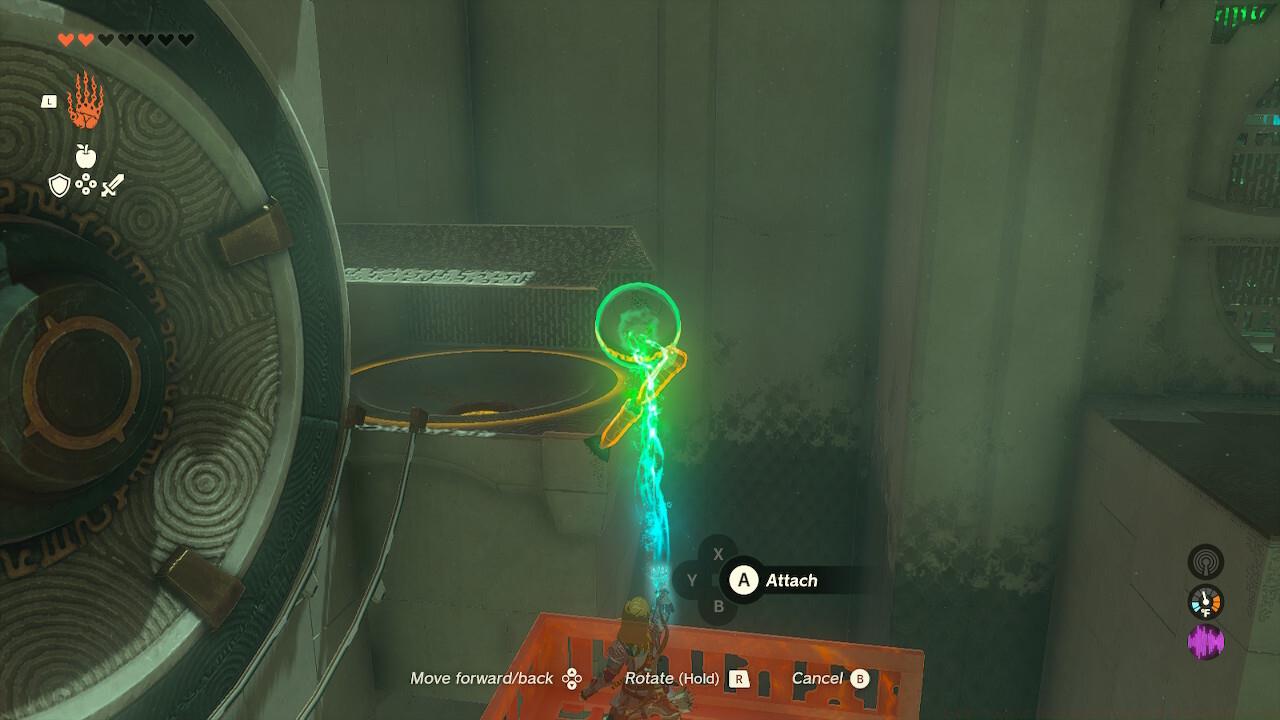The width and height of the screenshot is (1280, 720).
Task: Select the glowing green attach ring
Action: 638,323
